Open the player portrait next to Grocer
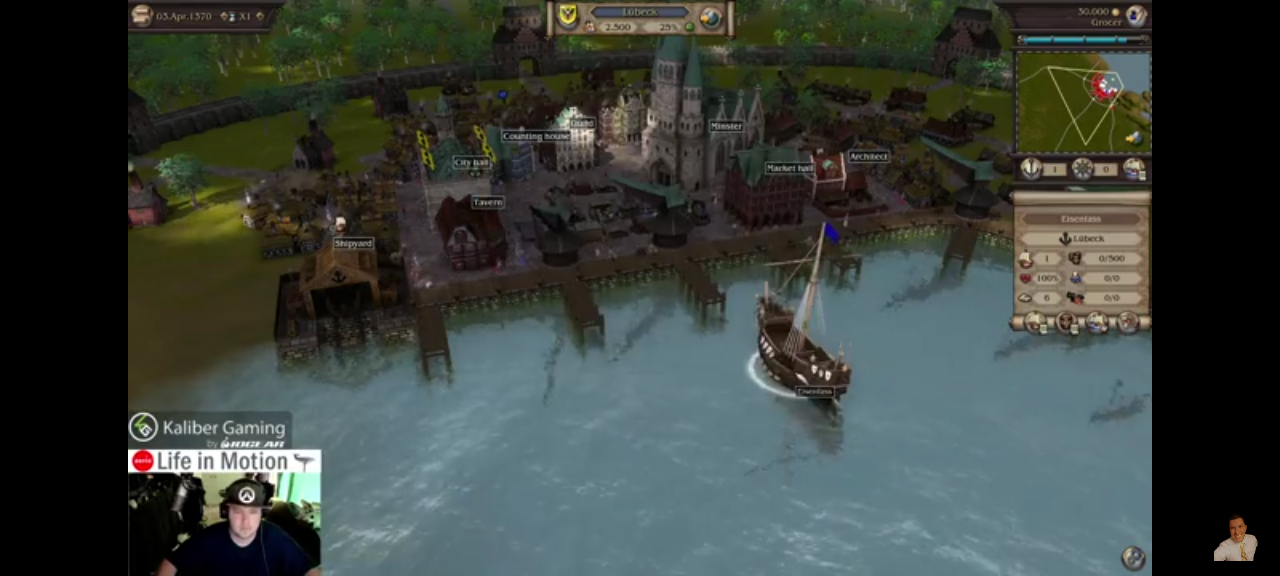Image resolution: width=1280 pixels, height=576 pixels. pos(1136,15)
